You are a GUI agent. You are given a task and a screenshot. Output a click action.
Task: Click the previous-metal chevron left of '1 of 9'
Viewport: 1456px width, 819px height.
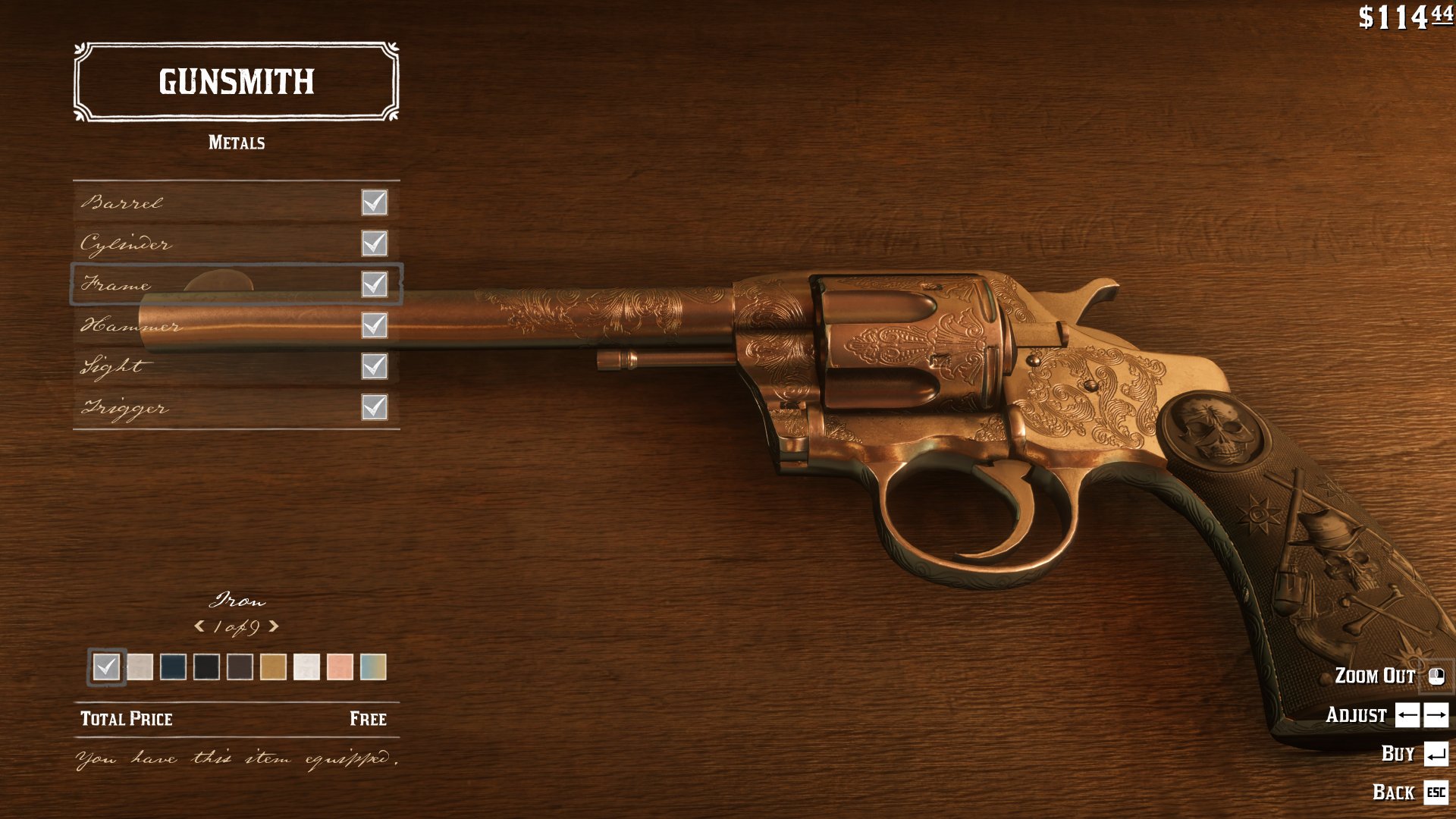(199, 627)
